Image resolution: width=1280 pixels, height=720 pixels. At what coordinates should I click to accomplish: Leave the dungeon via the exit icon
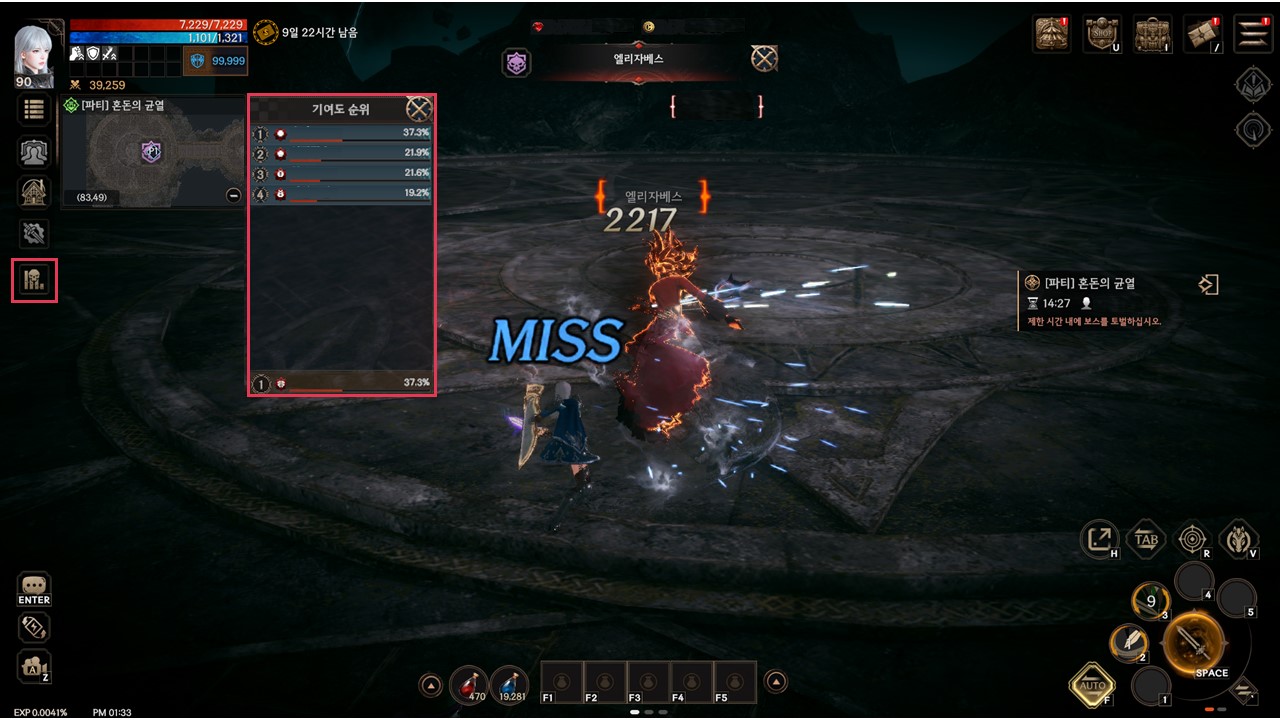click(1208, 285)
